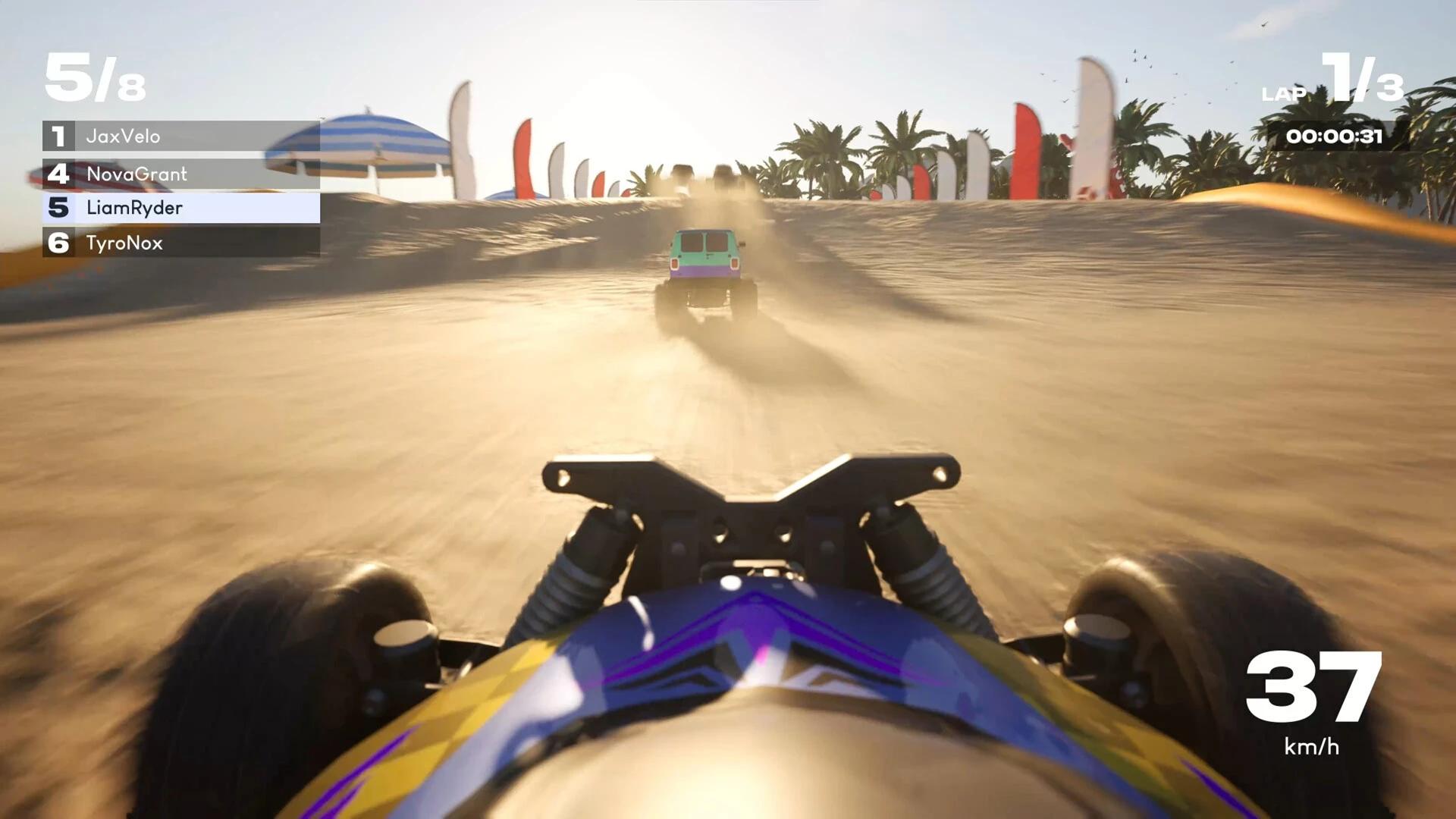The height and width of the screenshot is (819, 1456).
Task: Switch to the JaxVelo leaderboard entry
Action: click(123, 137)
